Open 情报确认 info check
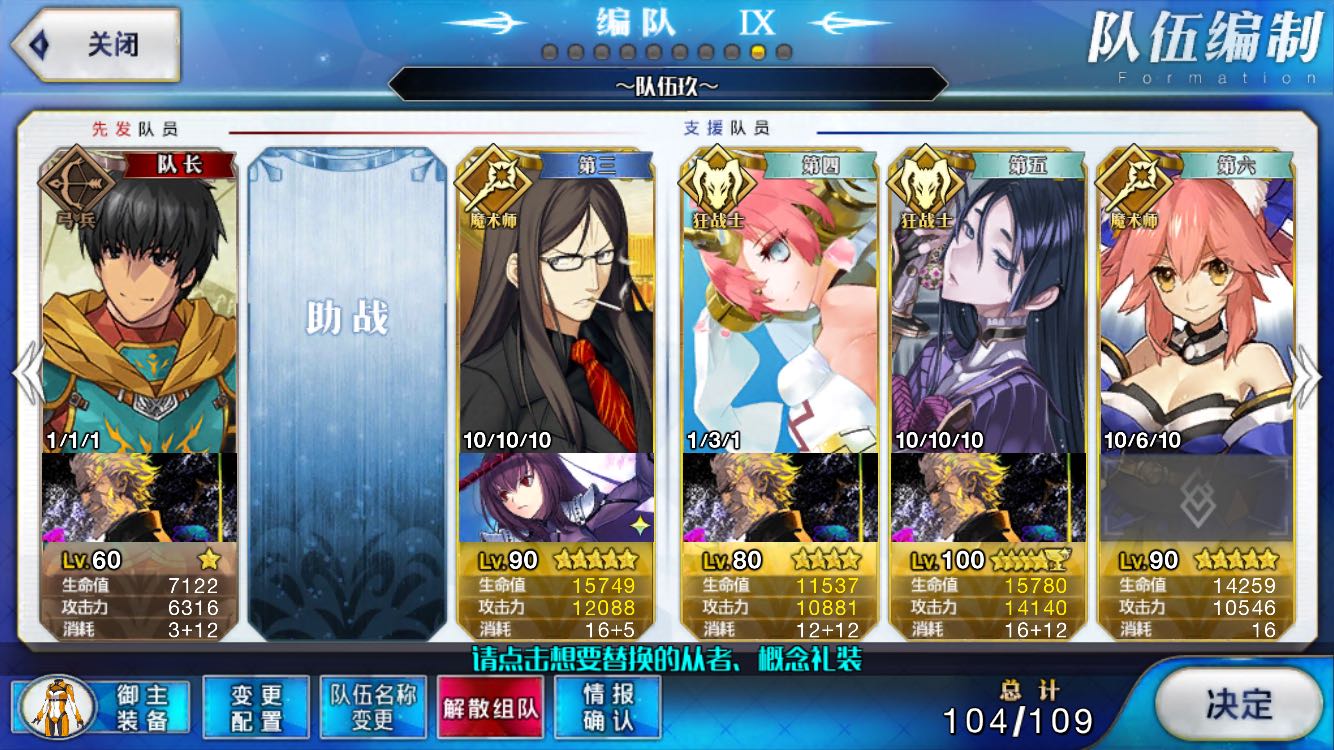1334x750 pixels. click(607, 707)
